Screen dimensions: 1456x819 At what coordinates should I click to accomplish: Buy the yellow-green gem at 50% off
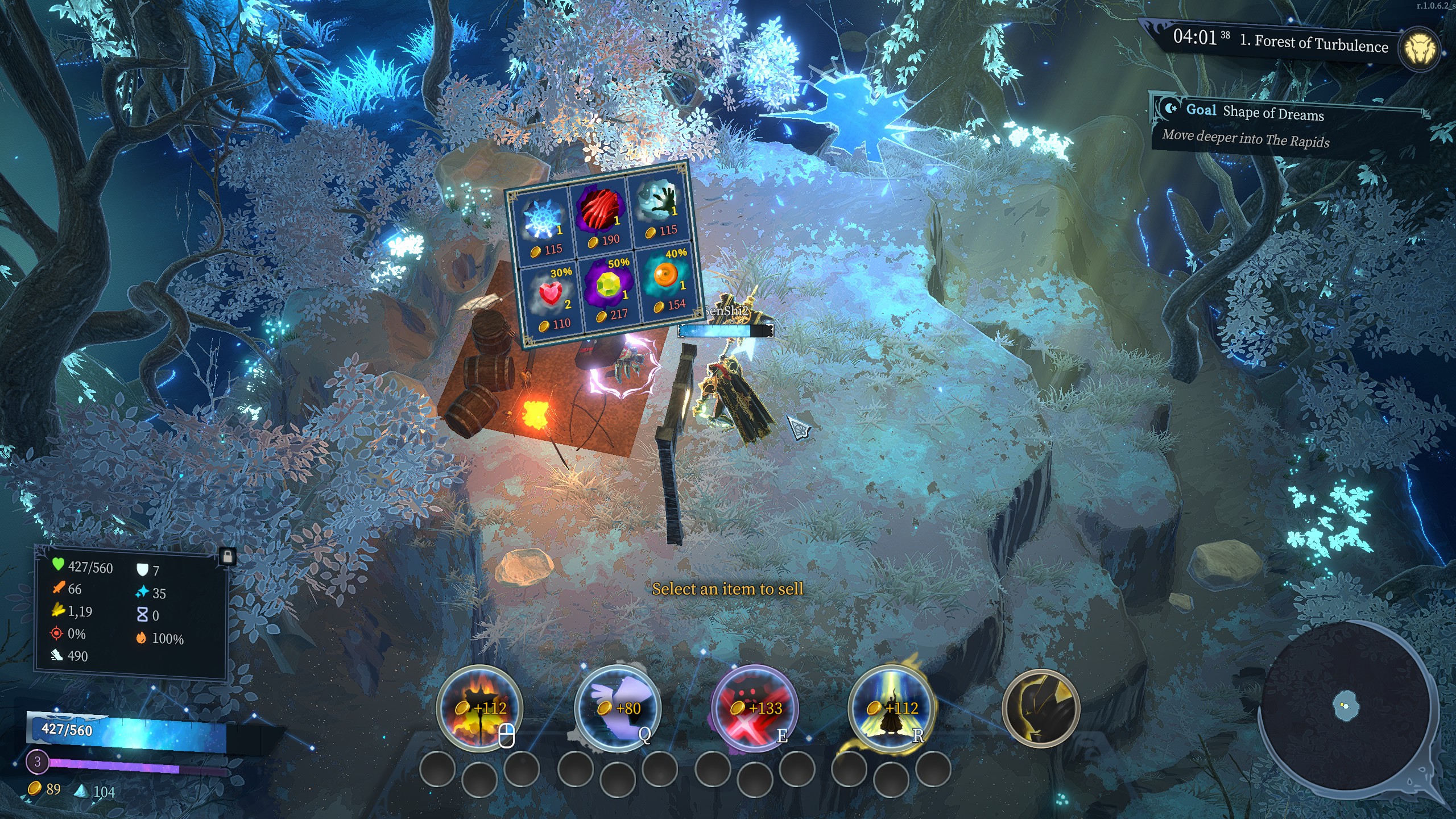click(x=609, y=286)
